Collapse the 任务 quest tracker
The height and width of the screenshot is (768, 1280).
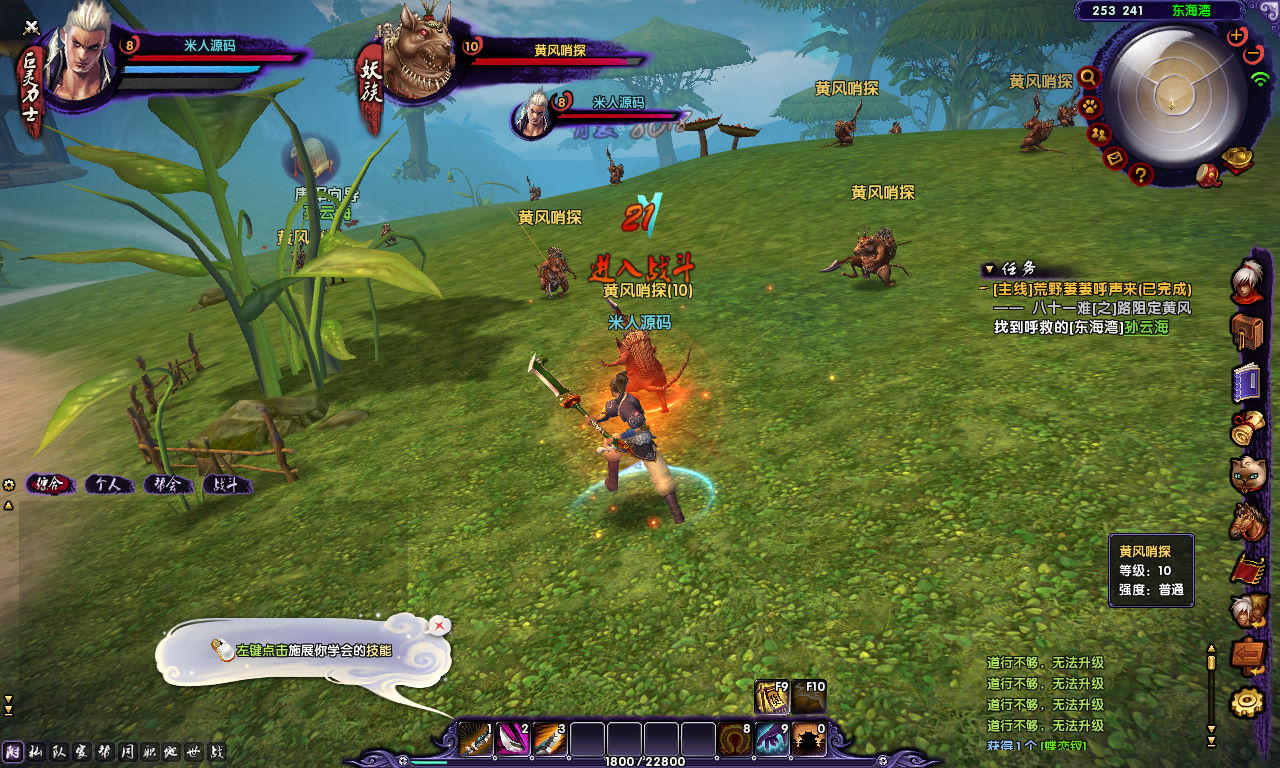[989, 269]
